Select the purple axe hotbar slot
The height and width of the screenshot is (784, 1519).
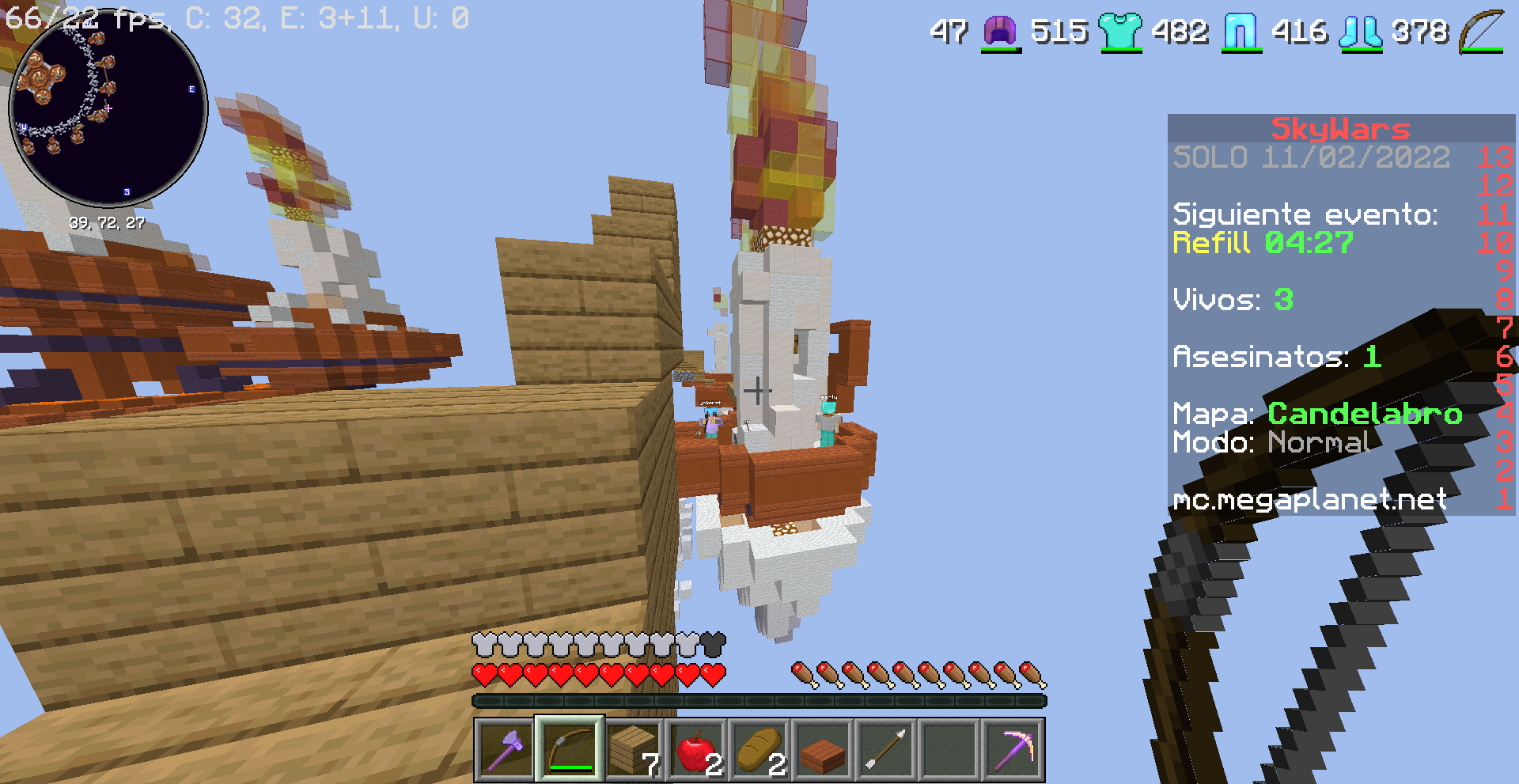[506, 749]
